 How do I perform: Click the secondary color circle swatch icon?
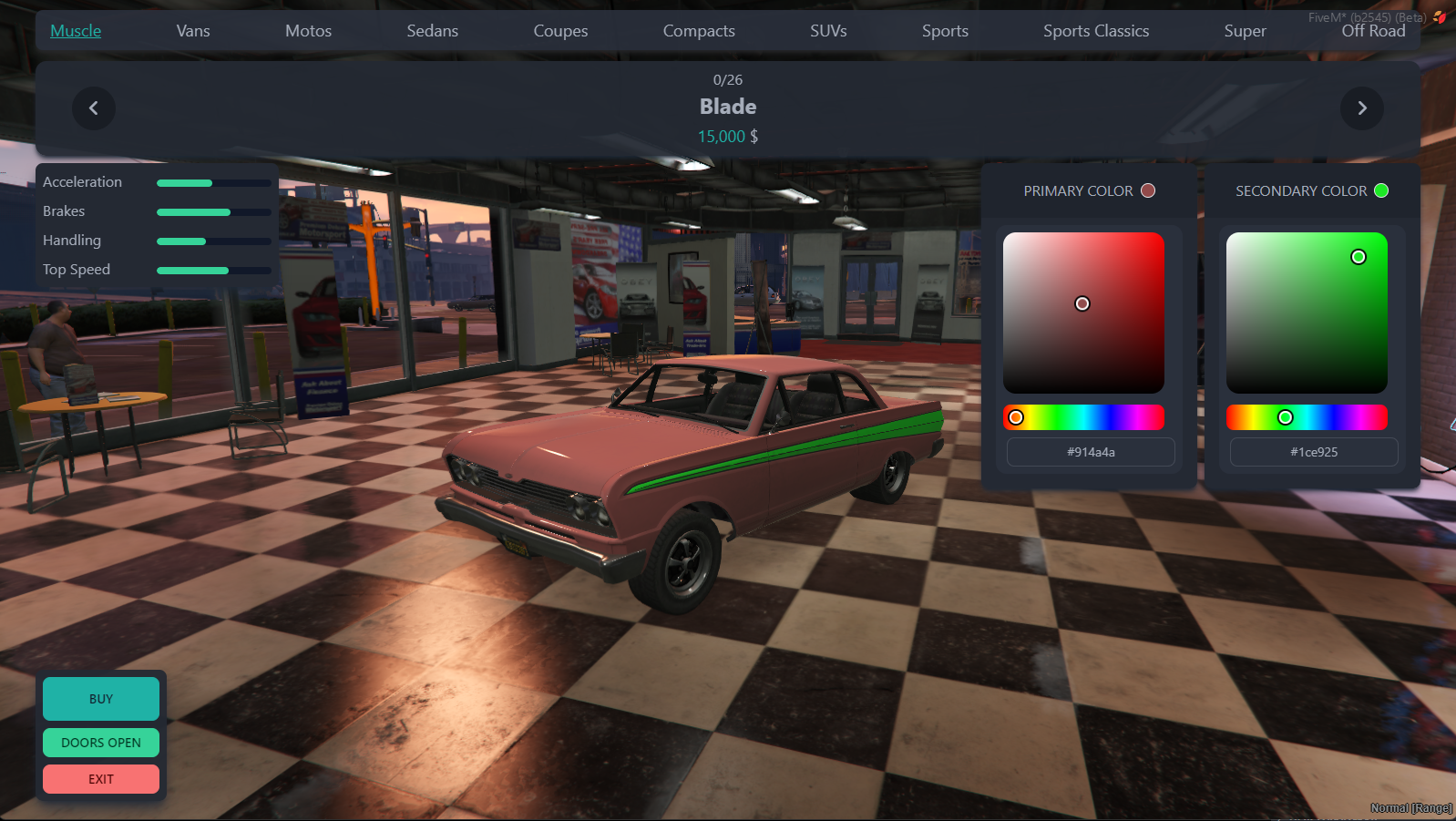(x=1381, y=190)
